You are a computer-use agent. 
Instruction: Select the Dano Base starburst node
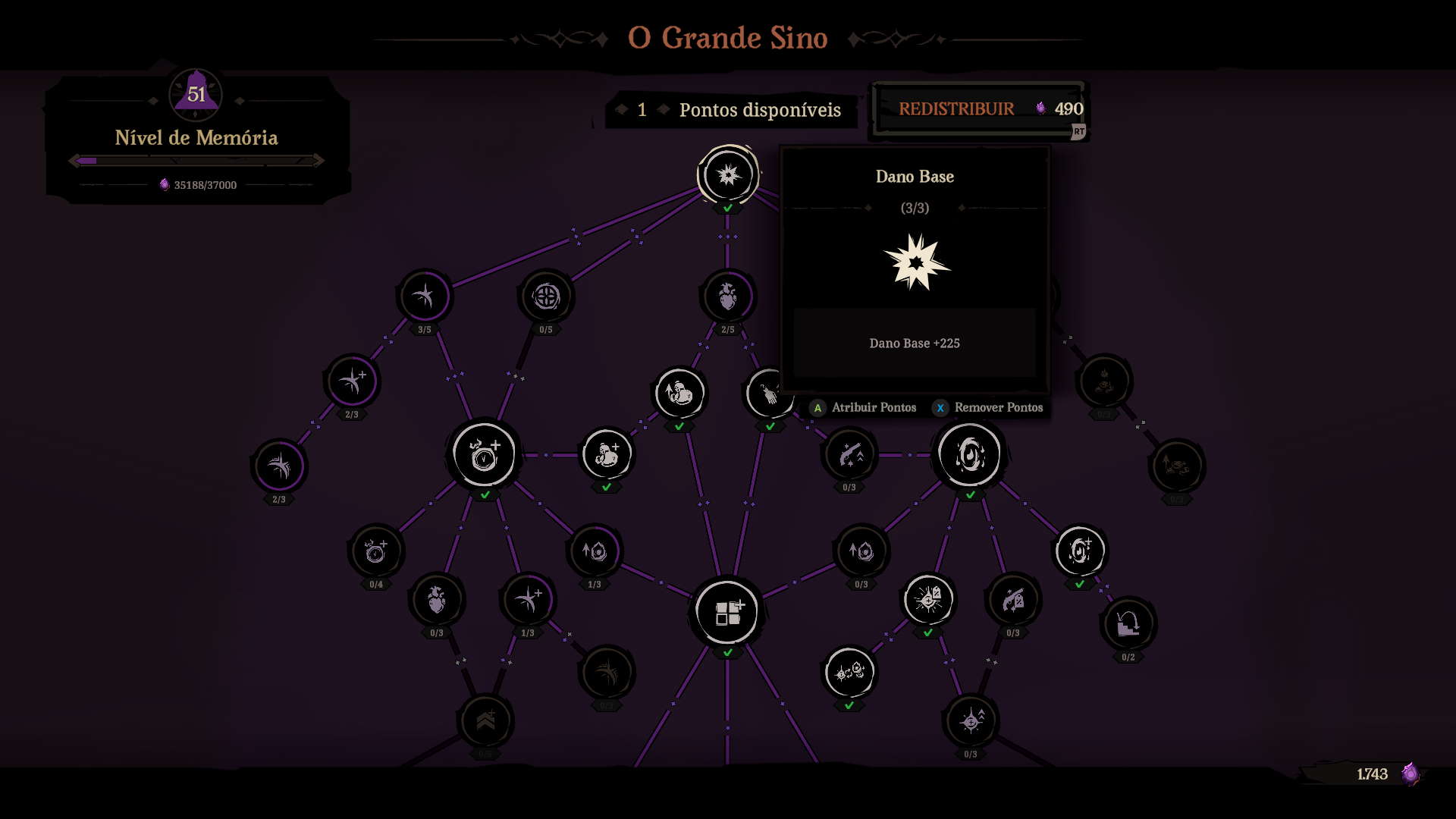pos(728,175)
